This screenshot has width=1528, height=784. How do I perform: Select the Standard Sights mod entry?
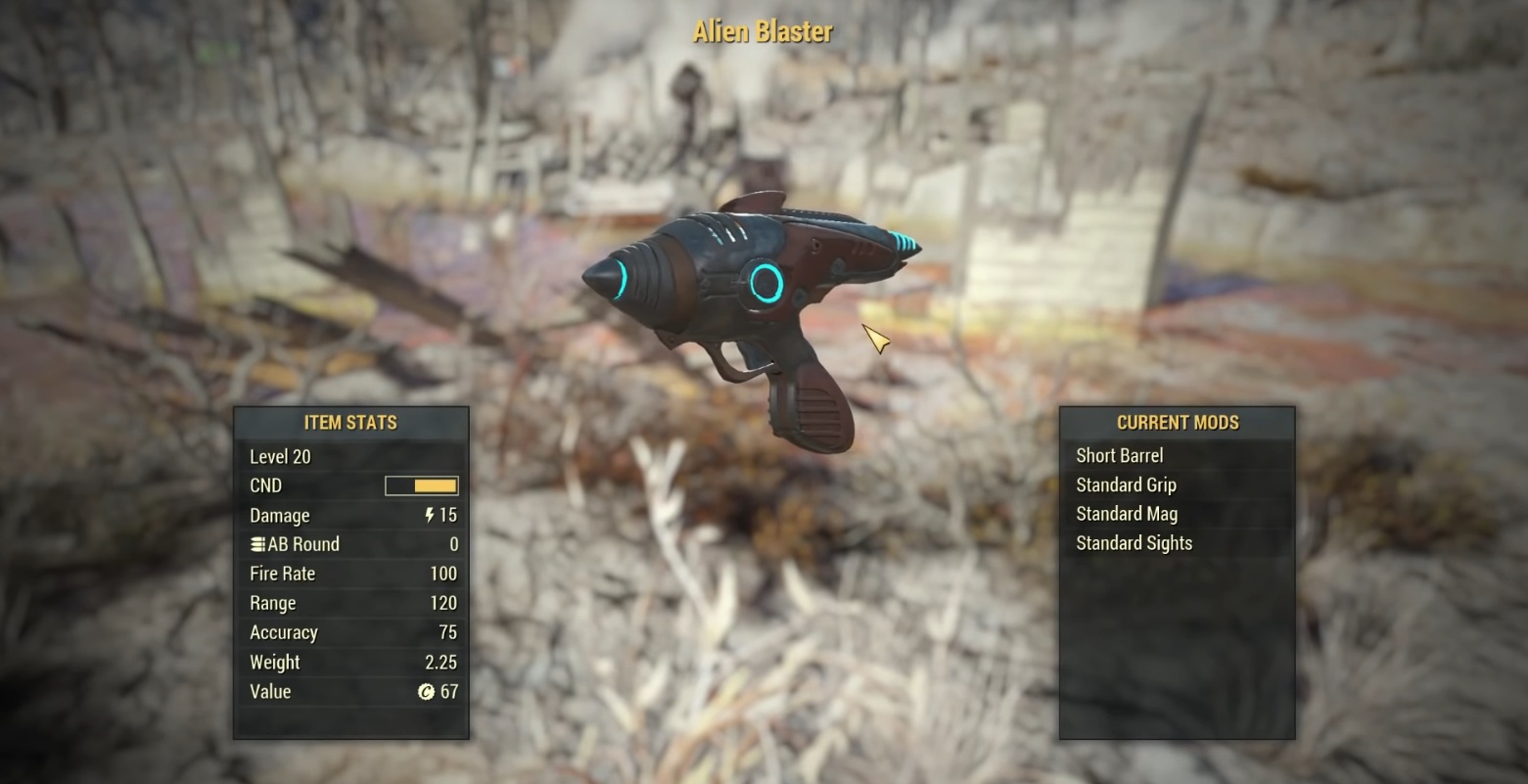point(1134,543)
